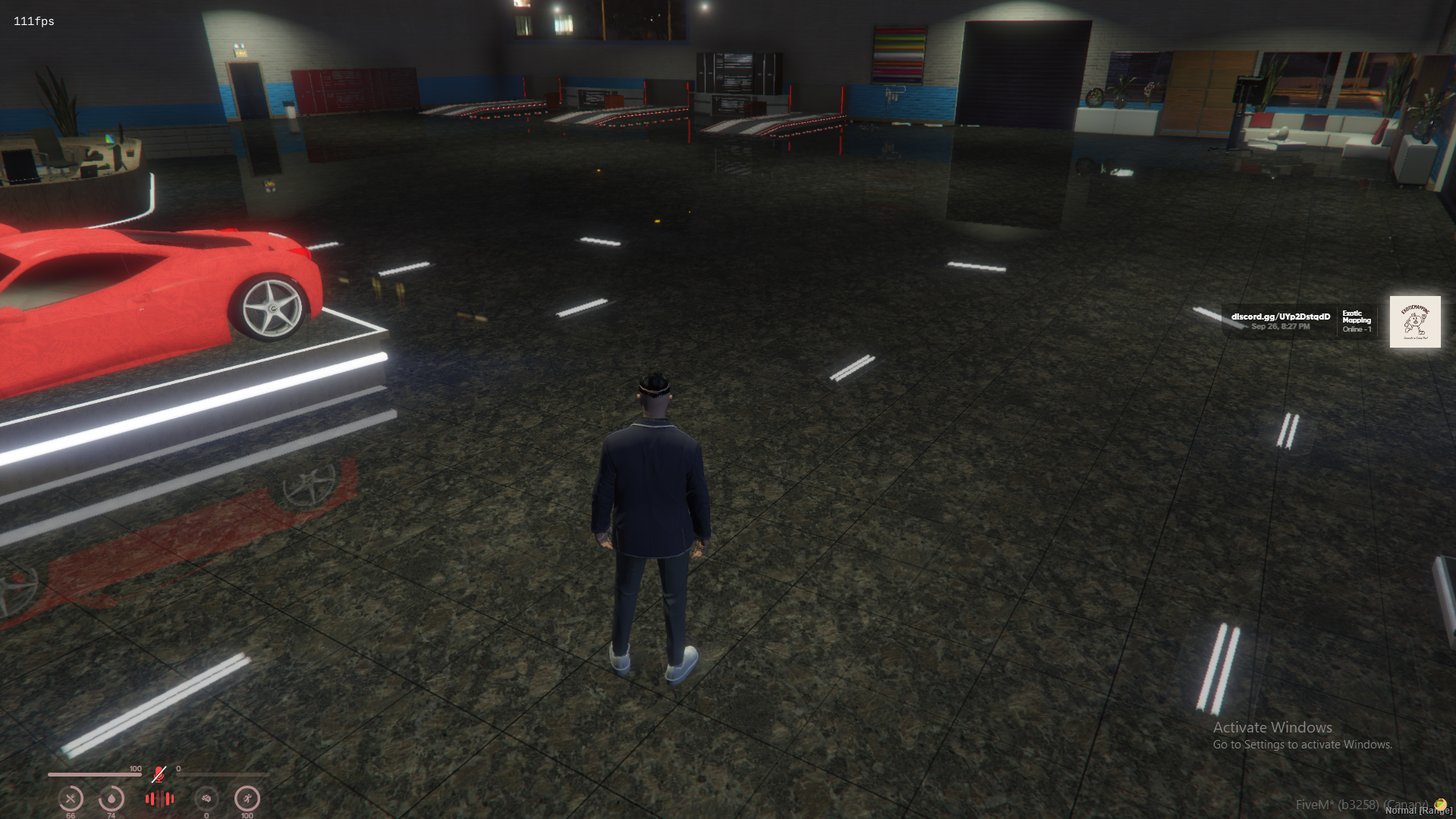Click the hunger fork-and-knife icon
This screenshot has width=1456, height=819.
pos(71,799)
